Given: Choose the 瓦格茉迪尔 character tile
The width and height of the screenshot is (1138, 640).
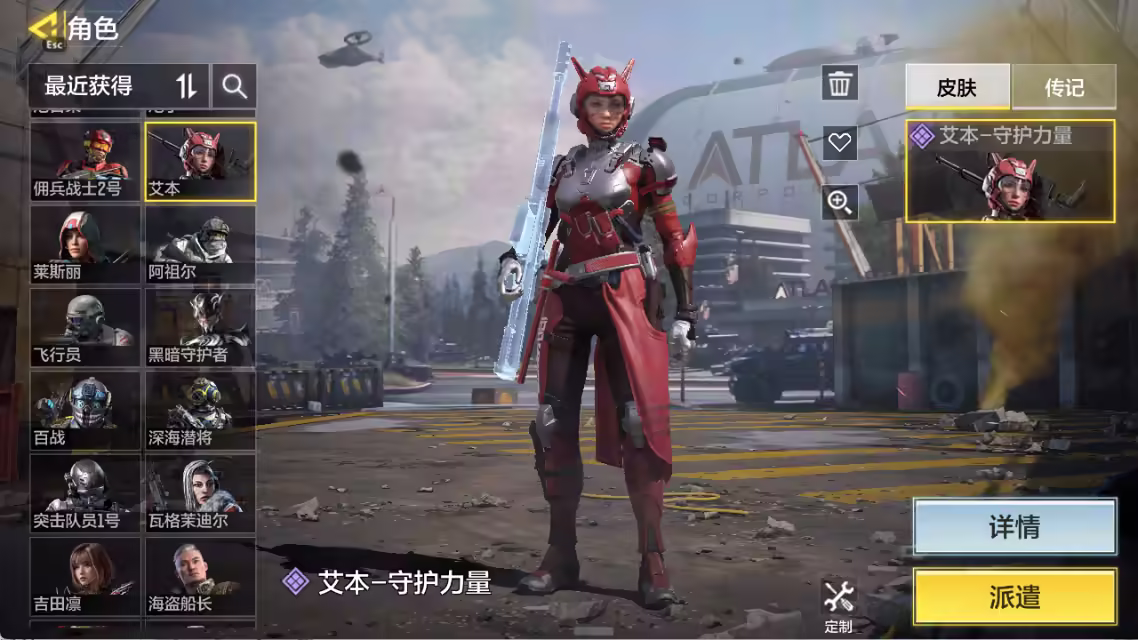Looking at the screenshot, I should point(200,493).
